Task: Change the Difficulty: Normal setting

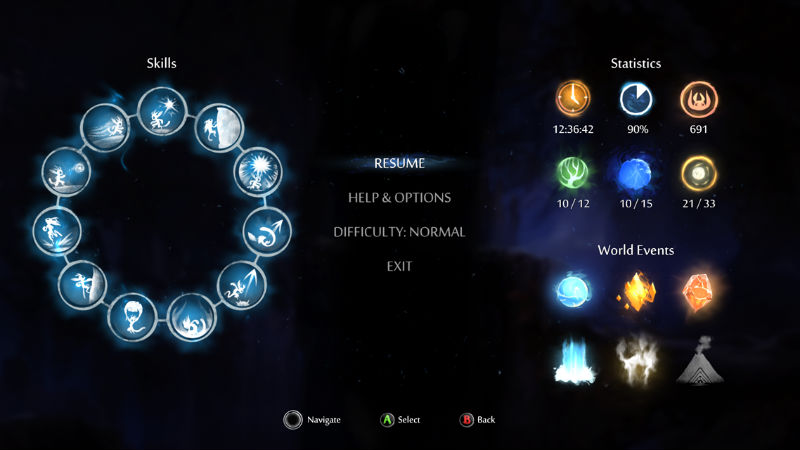Action: [399, 232]
